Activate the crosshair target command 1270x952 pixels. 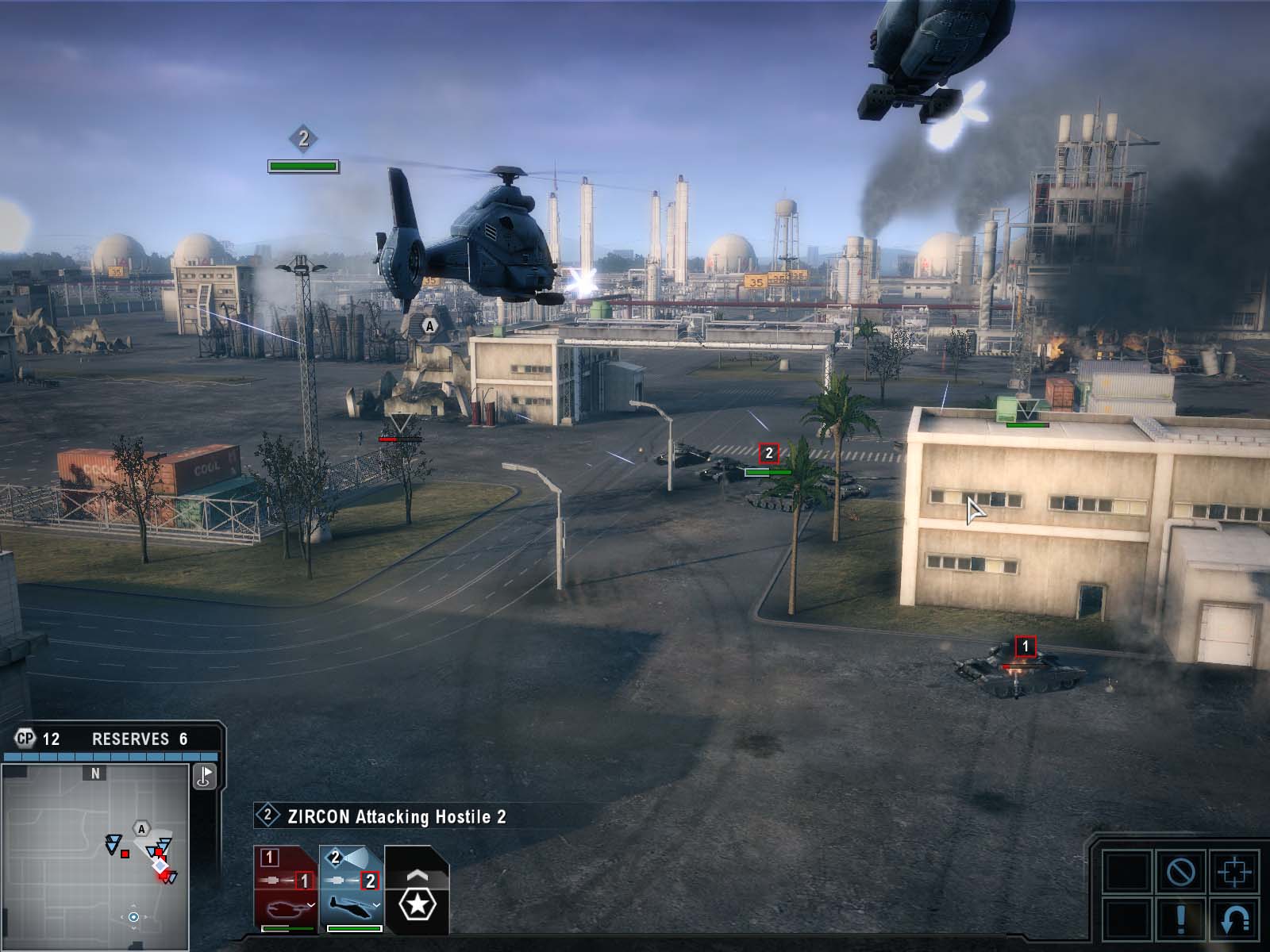coord(1233,873)
